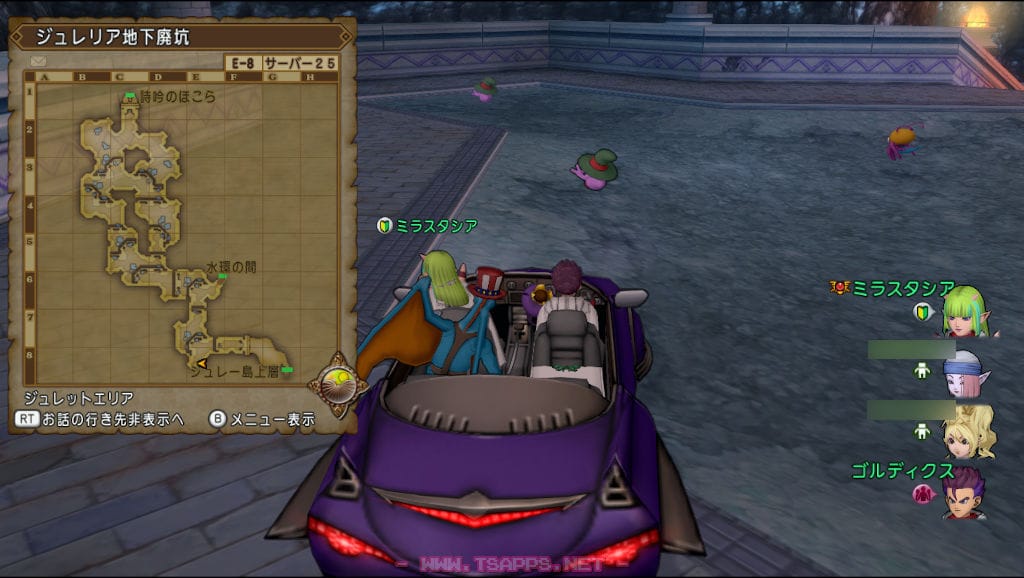Select party member ミラスタシア's portrait
Image resolution: width=1024 pixels, height=578 pixels.
966,312
